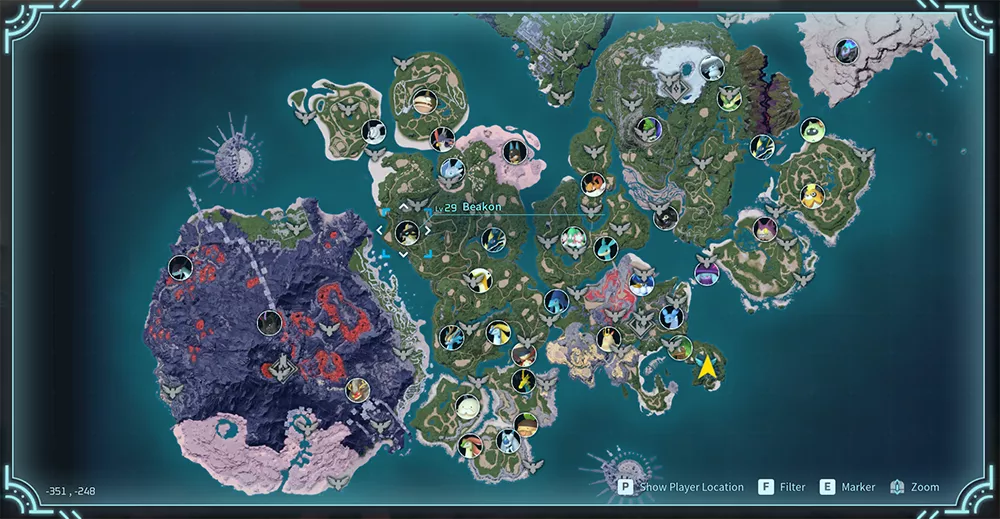Select the boss icon on the snowy northeast island

[848, 50]
